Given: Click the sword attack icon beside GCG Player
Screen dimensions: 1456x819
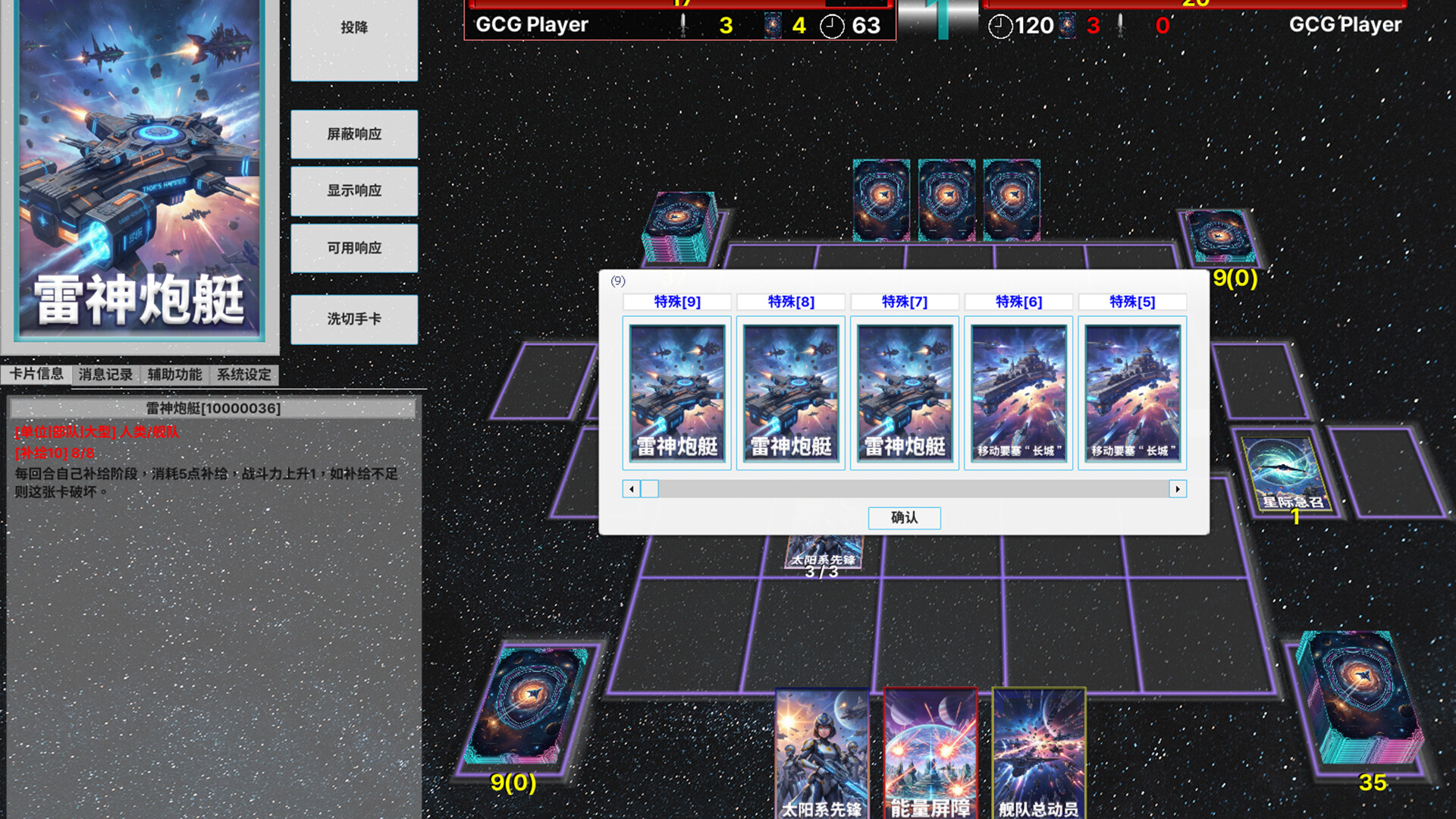Looking at the screenshot, I should click(x=682, y=24).
